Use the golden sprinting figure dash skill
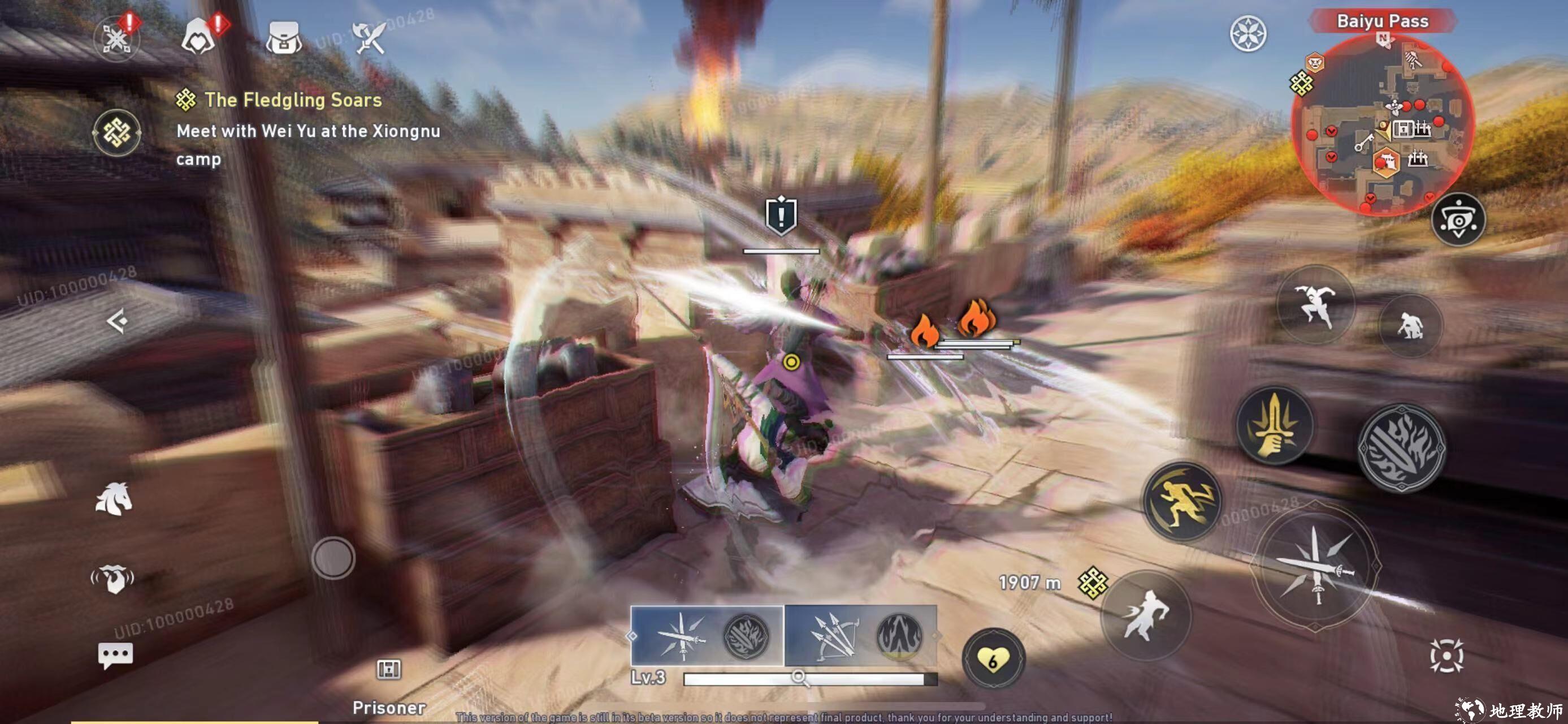Viewport: 1568px width, 724px height. pyautogui.click(x=1182, y=502)
